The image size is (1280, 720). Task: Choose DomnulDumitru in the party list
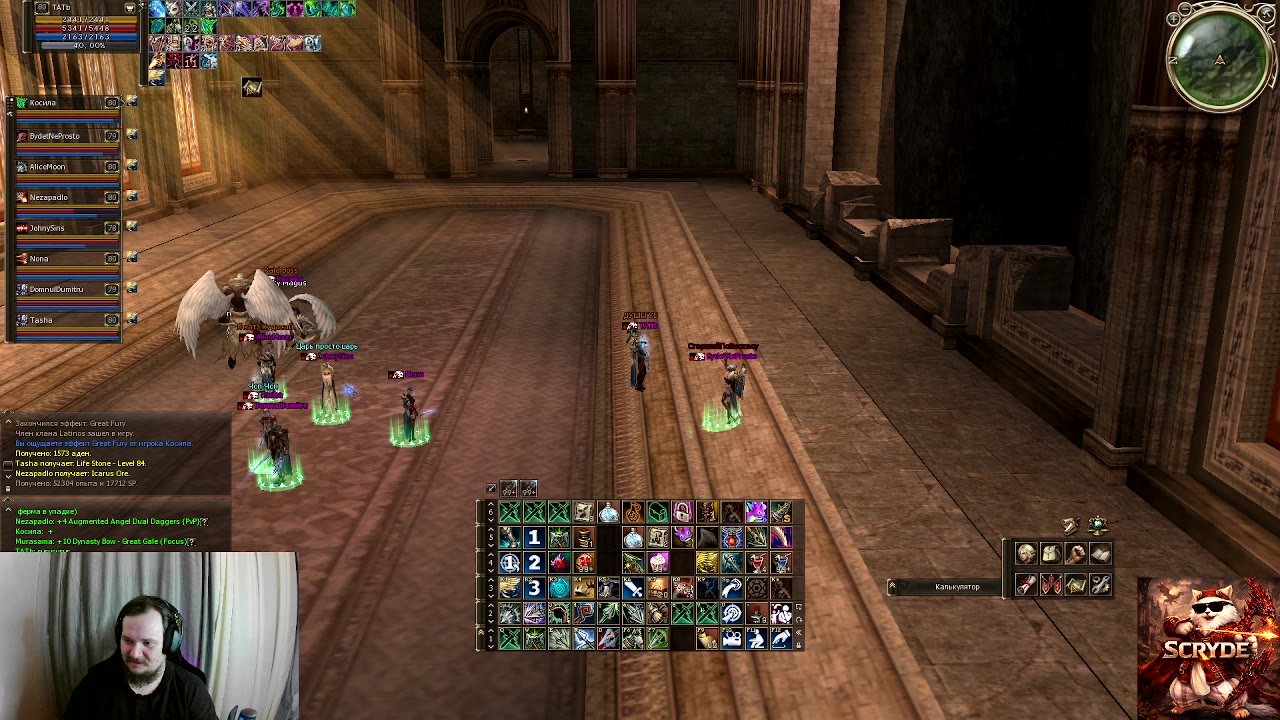coord(56,290)
